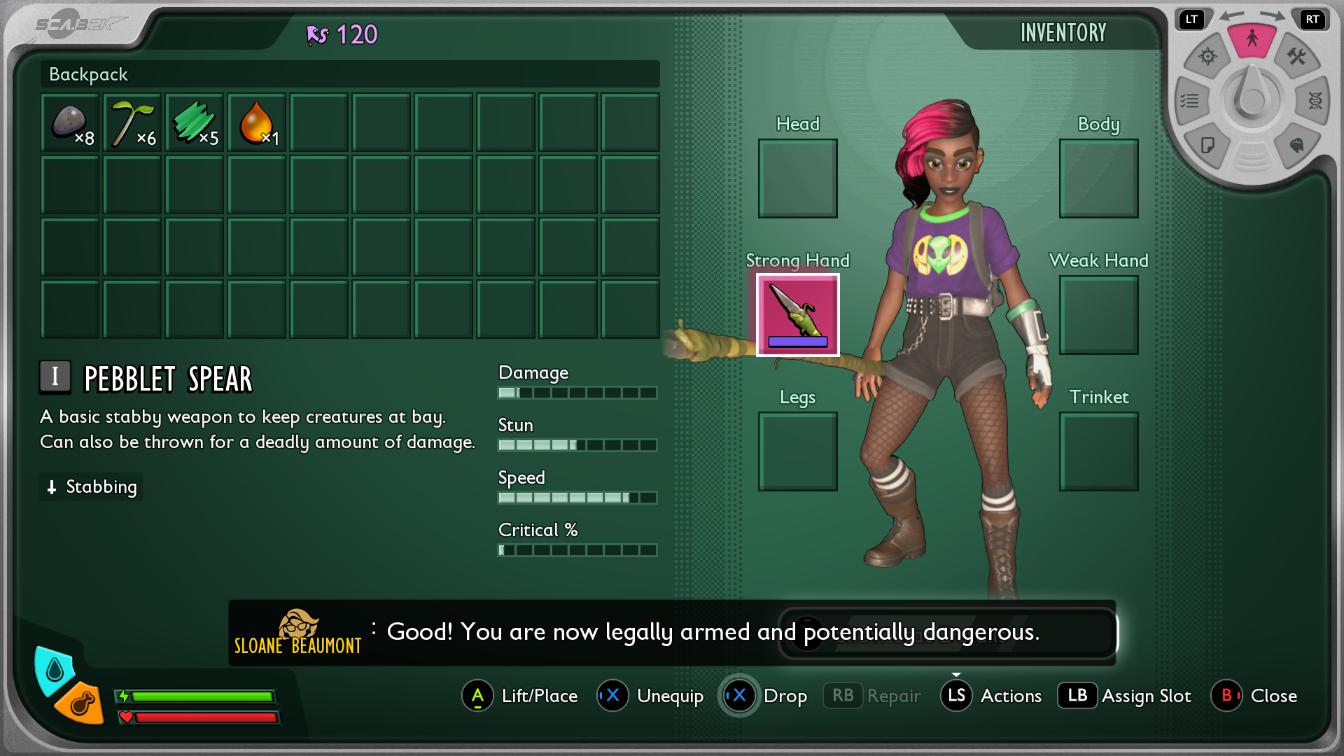
Task: Select the empty Trinket slot
Action: (1098, 452)
